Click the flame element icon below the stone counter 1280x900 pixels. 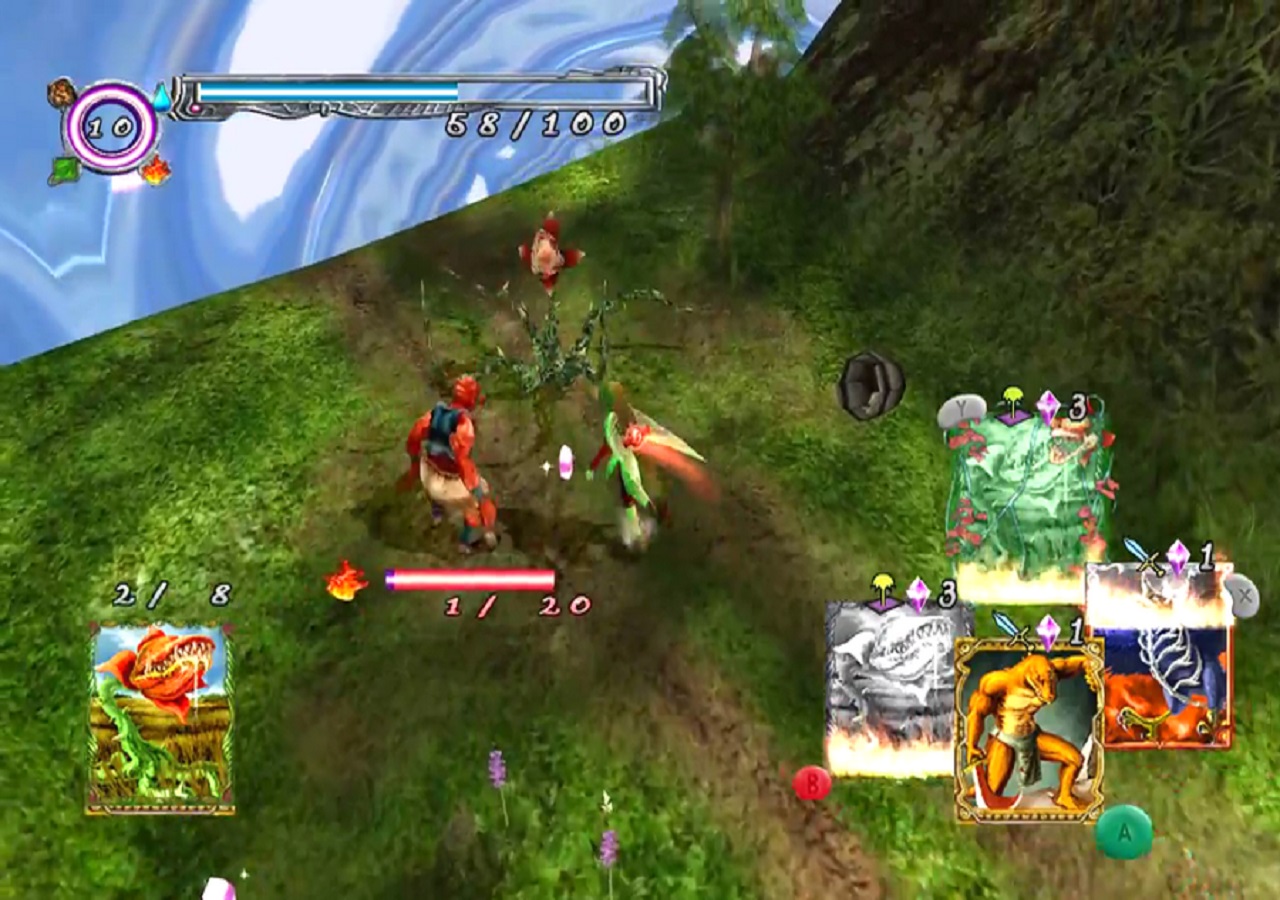pyautogui.click(x=155, y=170)
